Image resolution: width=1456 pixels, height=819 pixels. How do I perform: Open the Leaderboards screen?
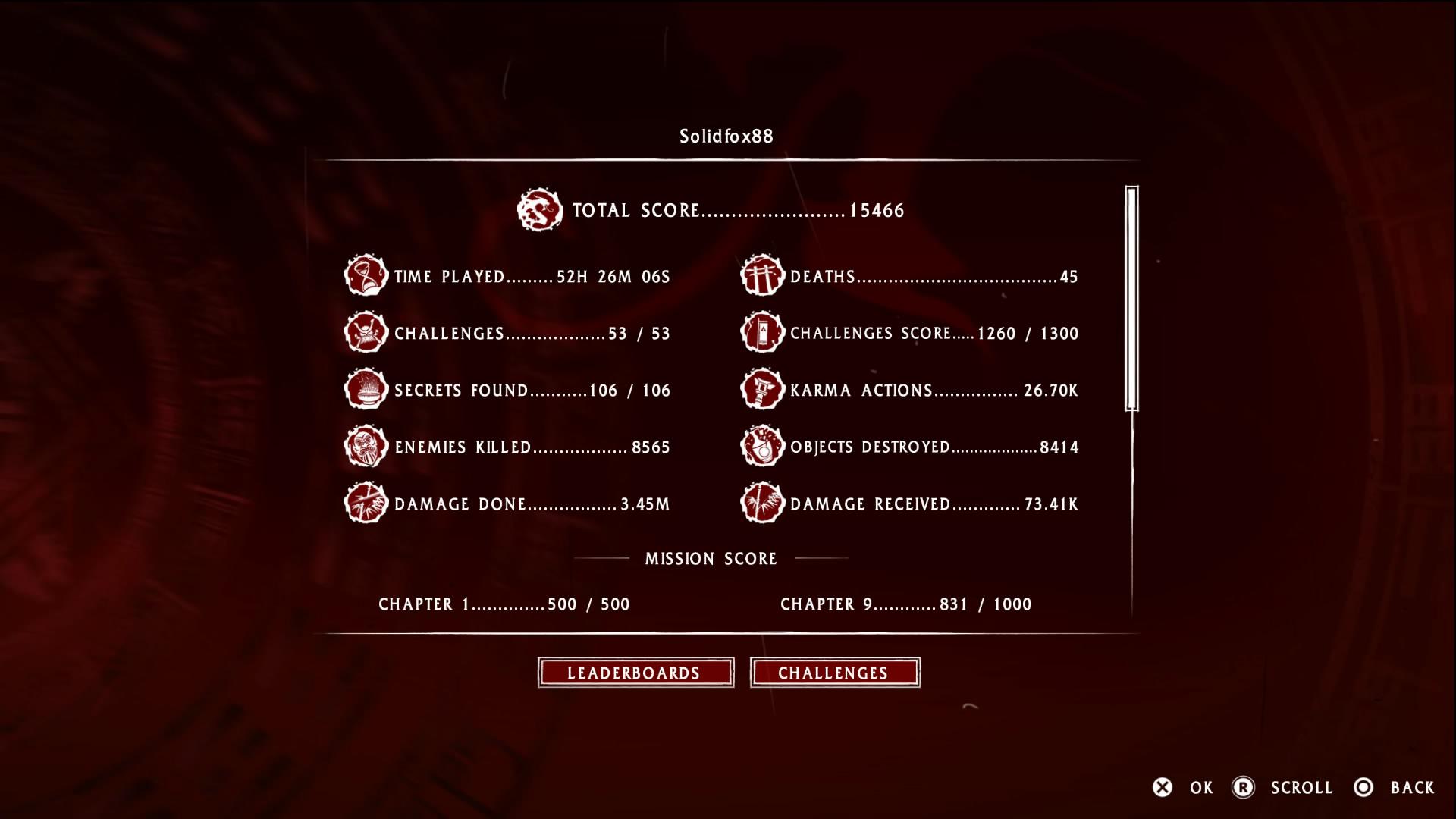point(635,672)
